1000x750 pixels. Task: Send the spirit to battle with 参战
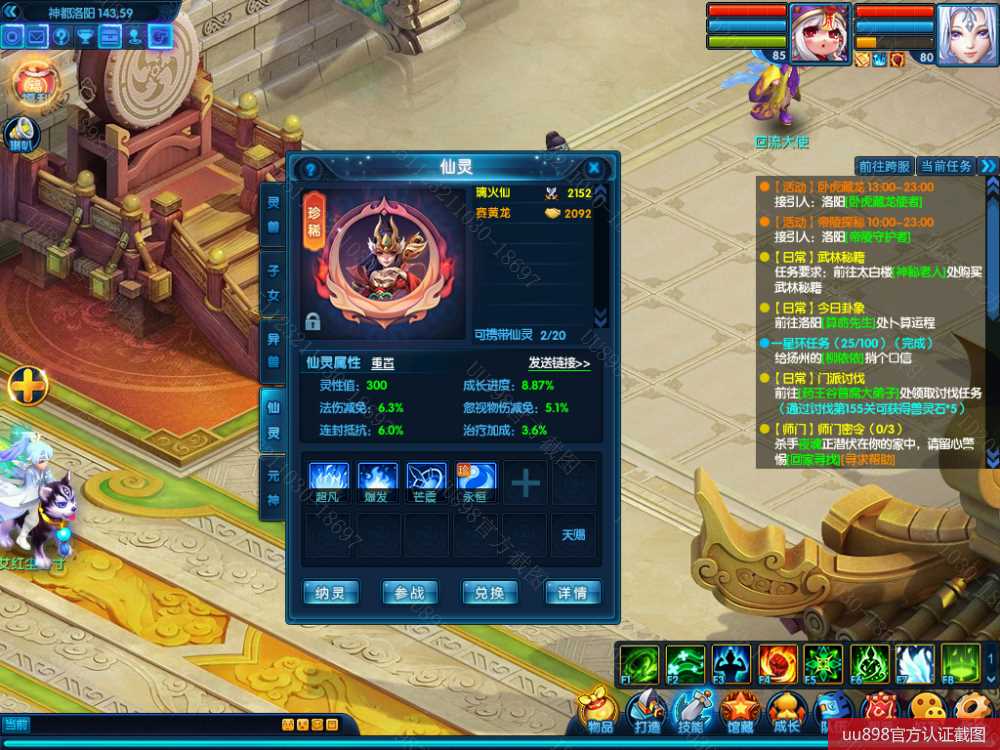click(x=410, y=593)
